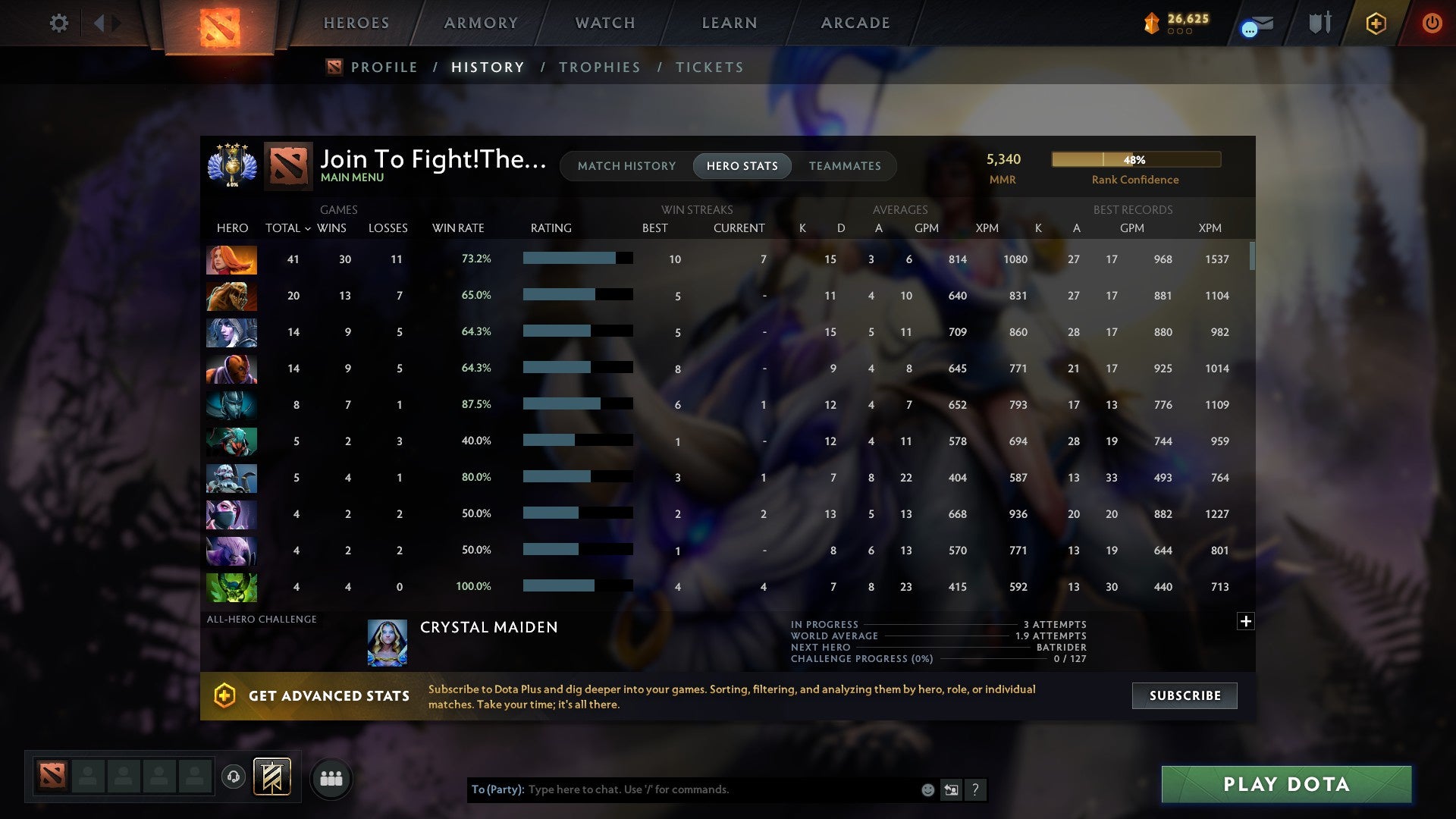Expand the All-Hero Challenge plus panel
The image size is (1456, 819).
(1245, 621)
